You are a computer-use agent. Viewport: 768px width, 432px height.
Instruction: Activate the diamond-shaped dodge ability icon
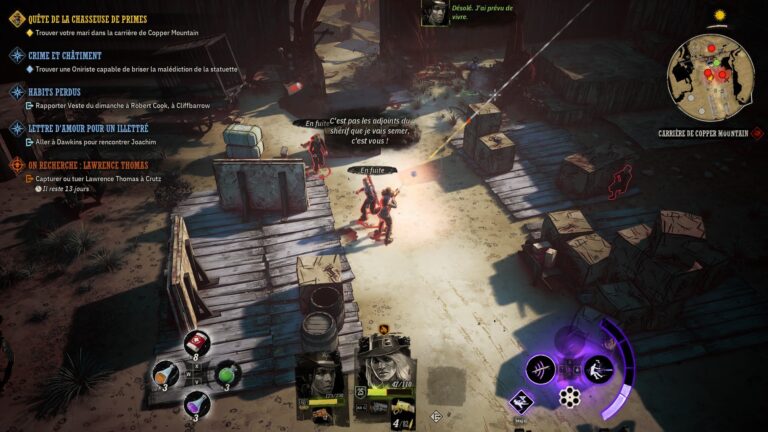pyautogui.click(x=521, y=402)
